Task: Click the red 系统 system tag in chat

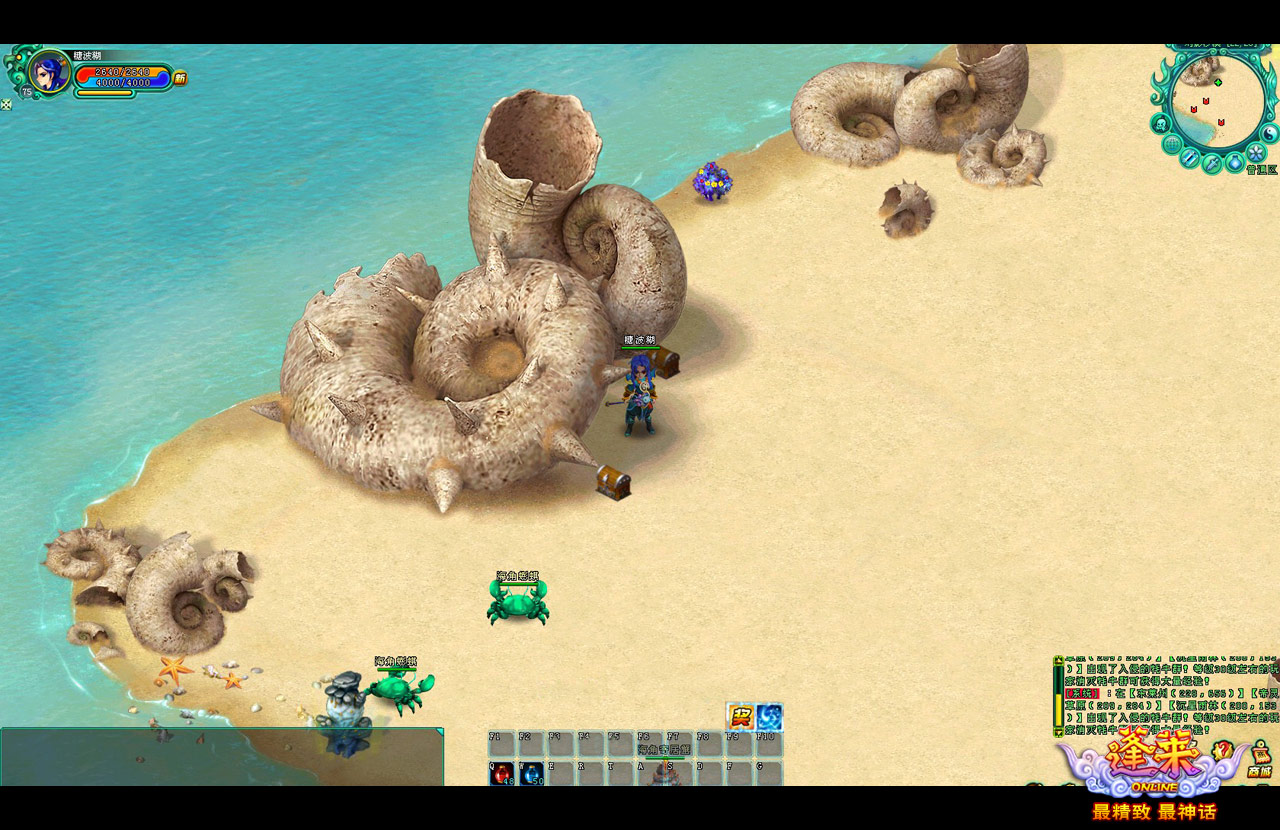Action: point(1082,693)
